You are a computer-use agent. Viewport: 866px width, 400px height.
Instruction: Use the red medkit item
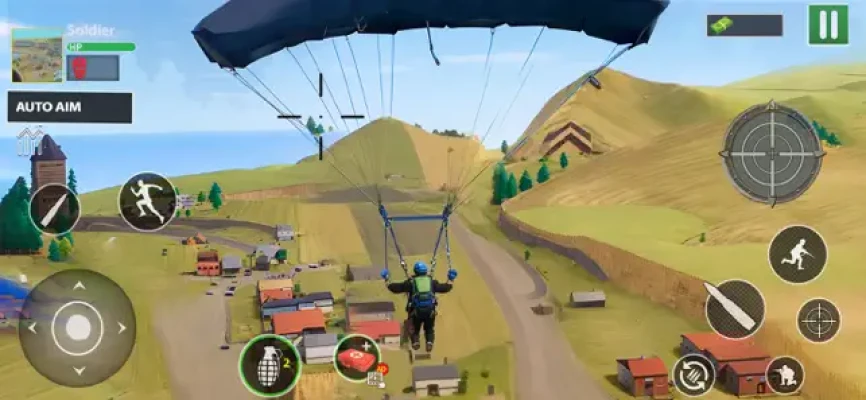pyautogui.click(x=356, y=358)
